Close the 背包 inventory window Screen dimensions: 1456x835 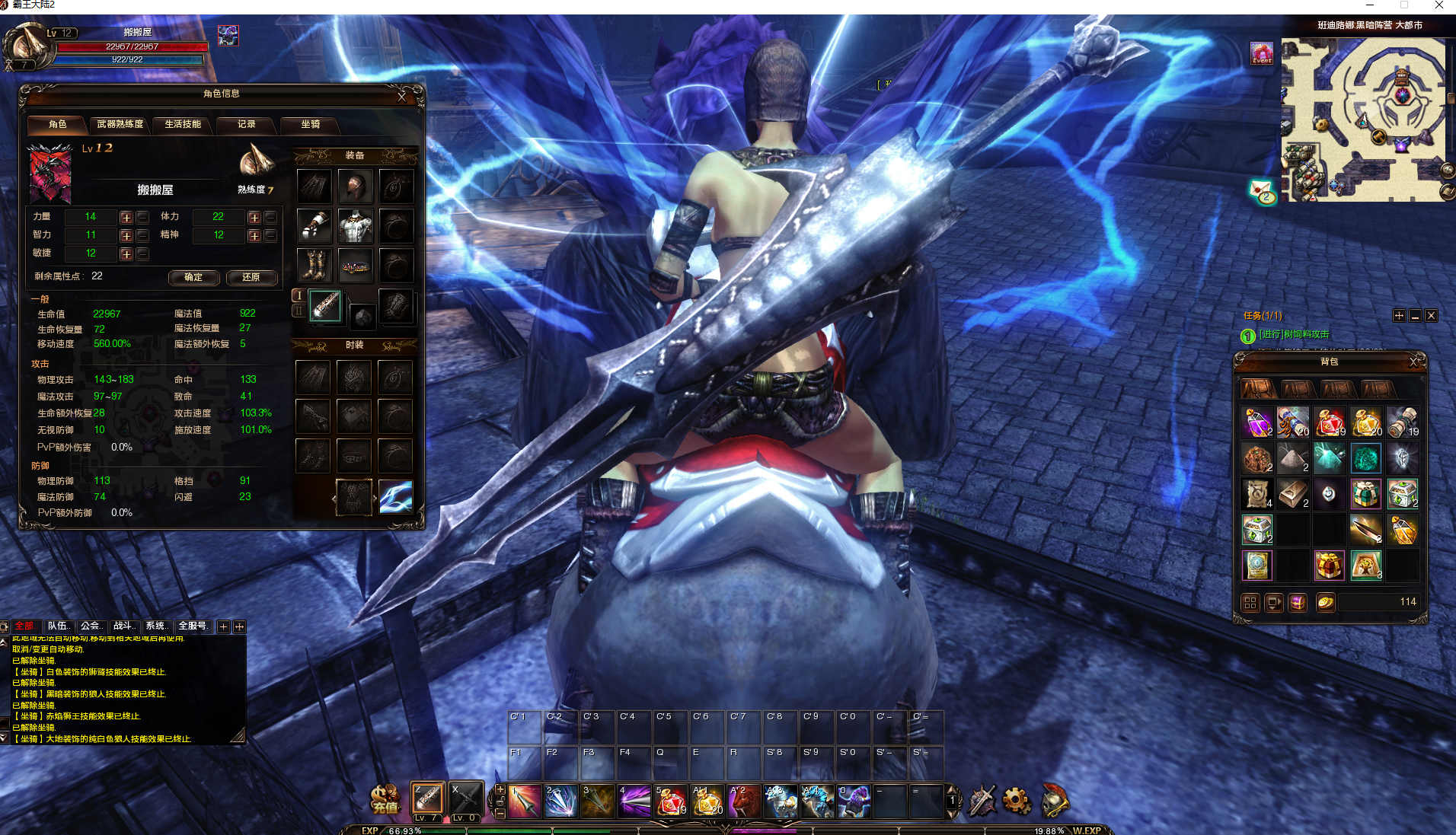click(x=1413, y=362)
